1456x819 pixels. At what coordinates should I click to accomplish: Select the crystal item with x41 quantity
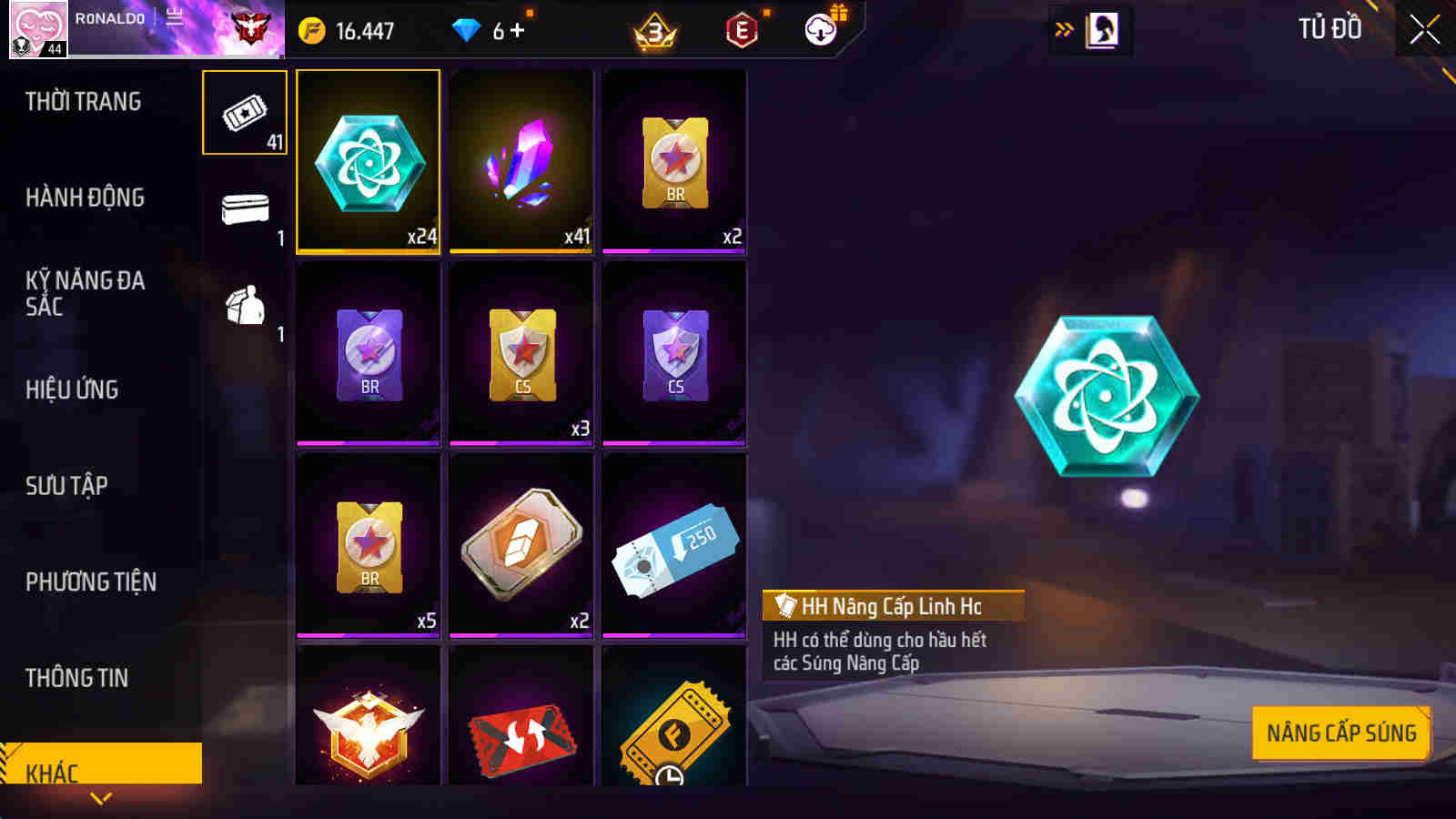[x=521, y=162]
